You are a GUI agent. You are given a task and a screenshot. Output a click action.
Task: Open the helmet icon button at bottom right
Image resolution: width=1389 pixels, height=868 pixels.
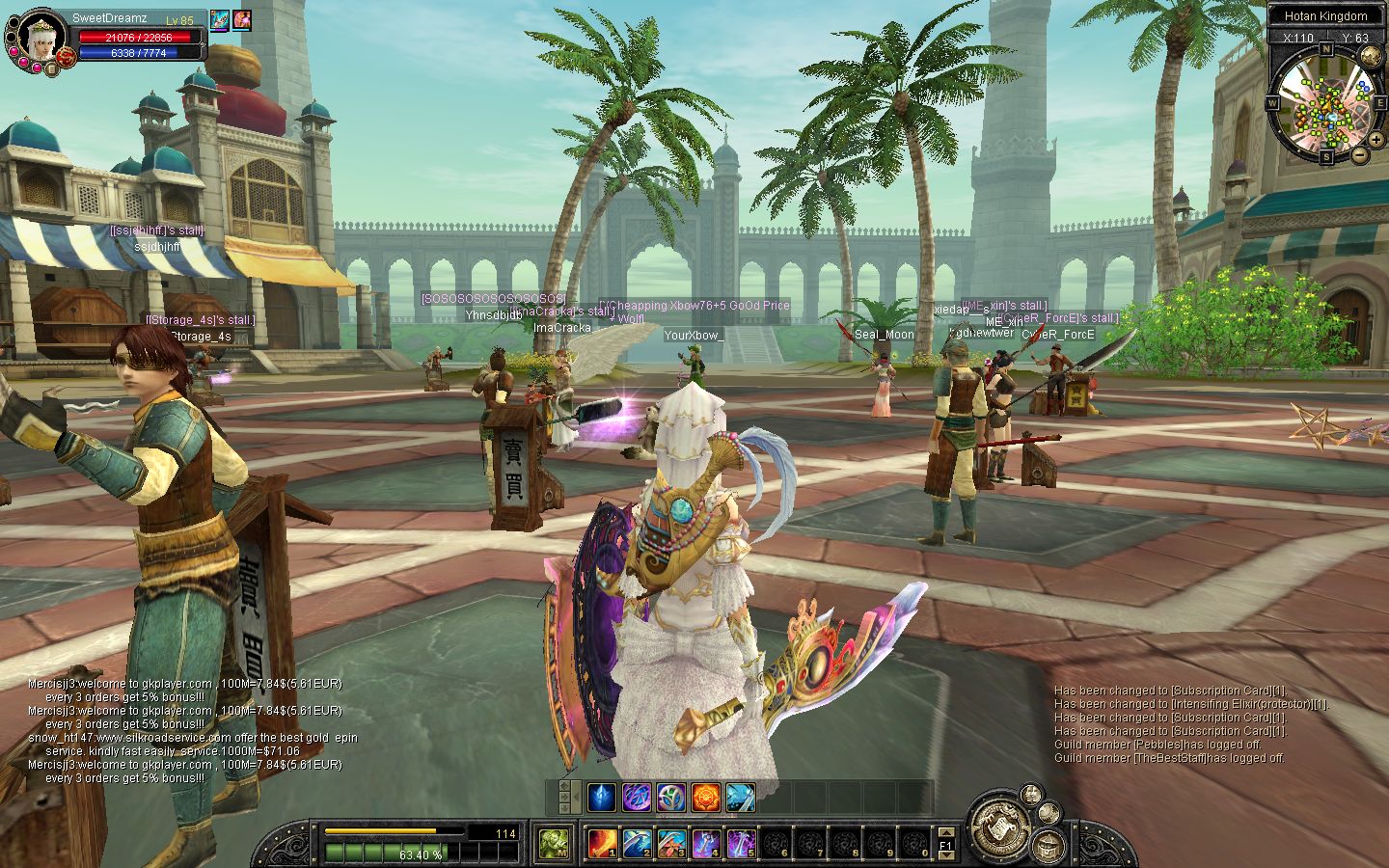pyautogui.click(x=1047, y=846)
